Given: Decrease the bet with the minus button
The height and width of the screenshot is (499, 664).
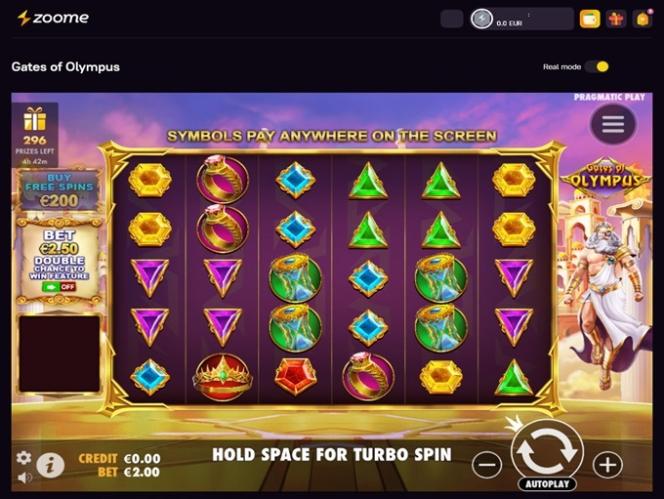Looking at the screenshot, I should 487,464.
